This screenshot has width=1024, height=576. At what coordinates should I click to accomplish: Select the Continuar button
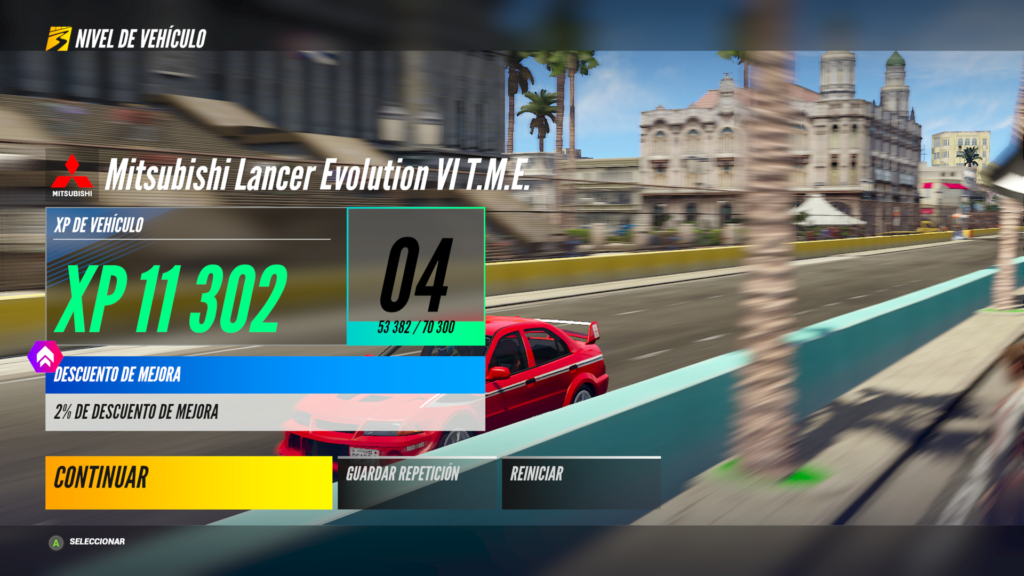(188, 483)
